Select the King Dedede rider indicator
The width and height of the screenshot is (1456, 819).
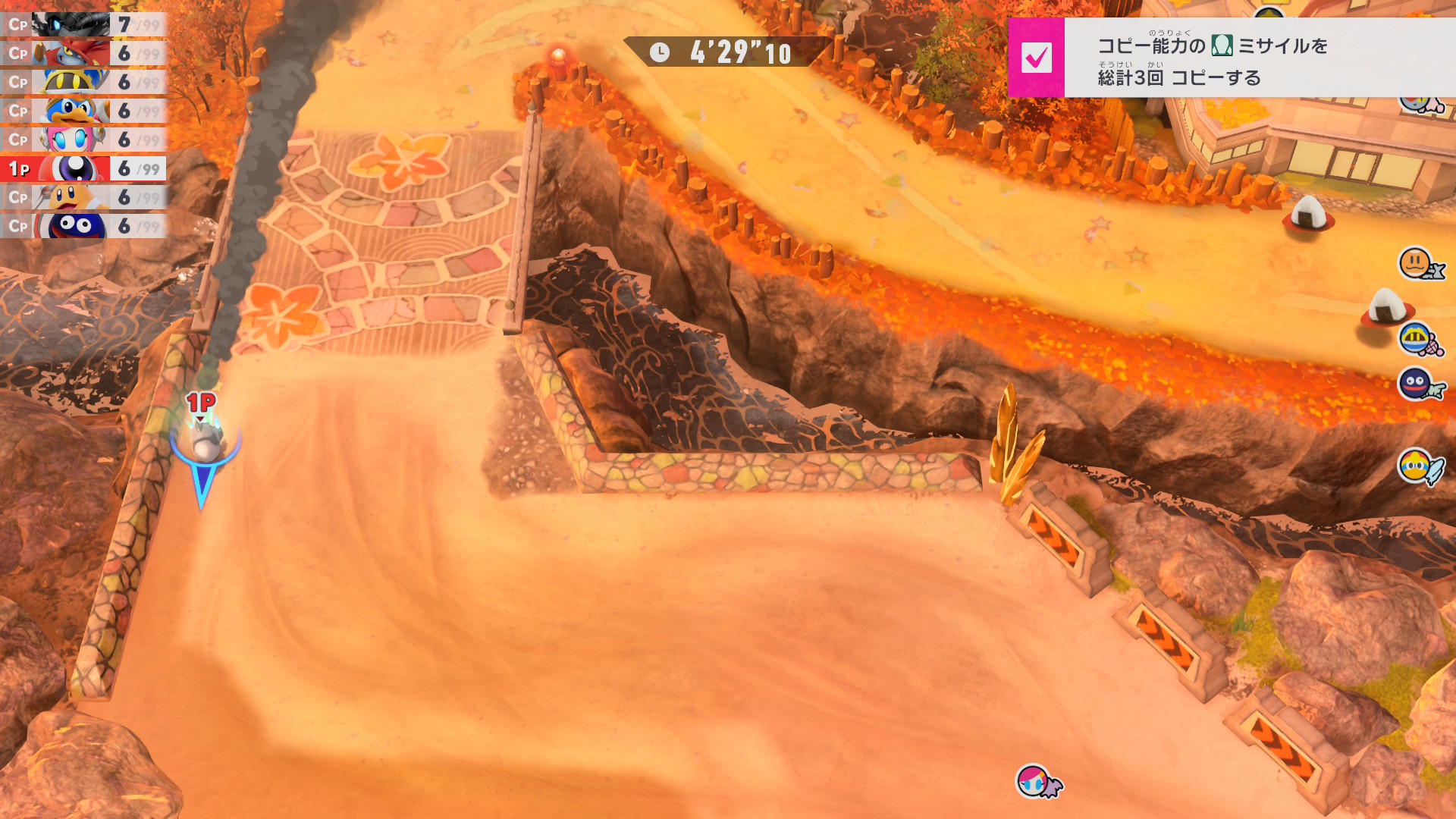(1415, 466)
